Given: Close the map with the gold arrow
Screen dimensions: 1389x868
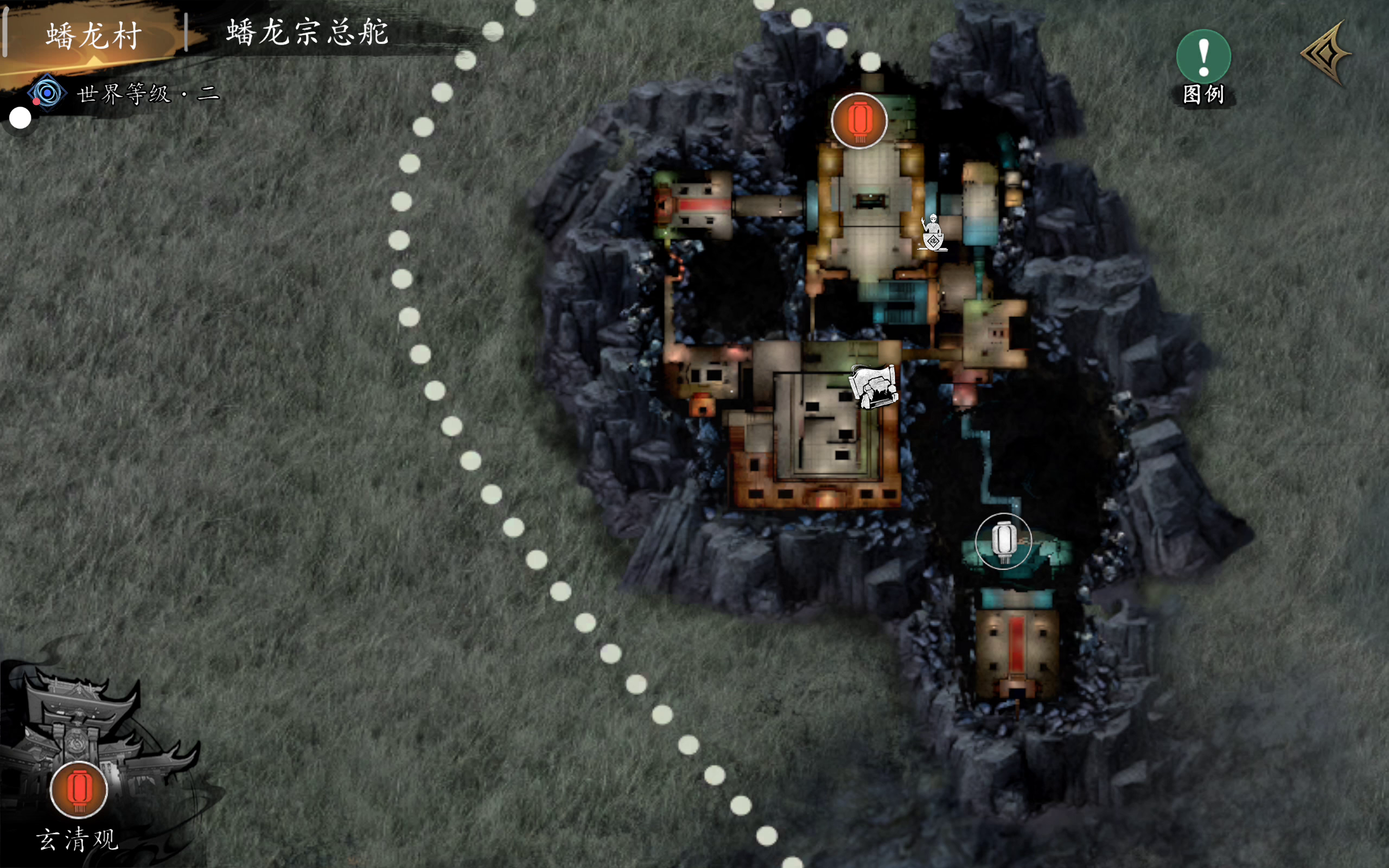Looking at the screenshot, I should pyautogui.click(x=1326, y=54).
